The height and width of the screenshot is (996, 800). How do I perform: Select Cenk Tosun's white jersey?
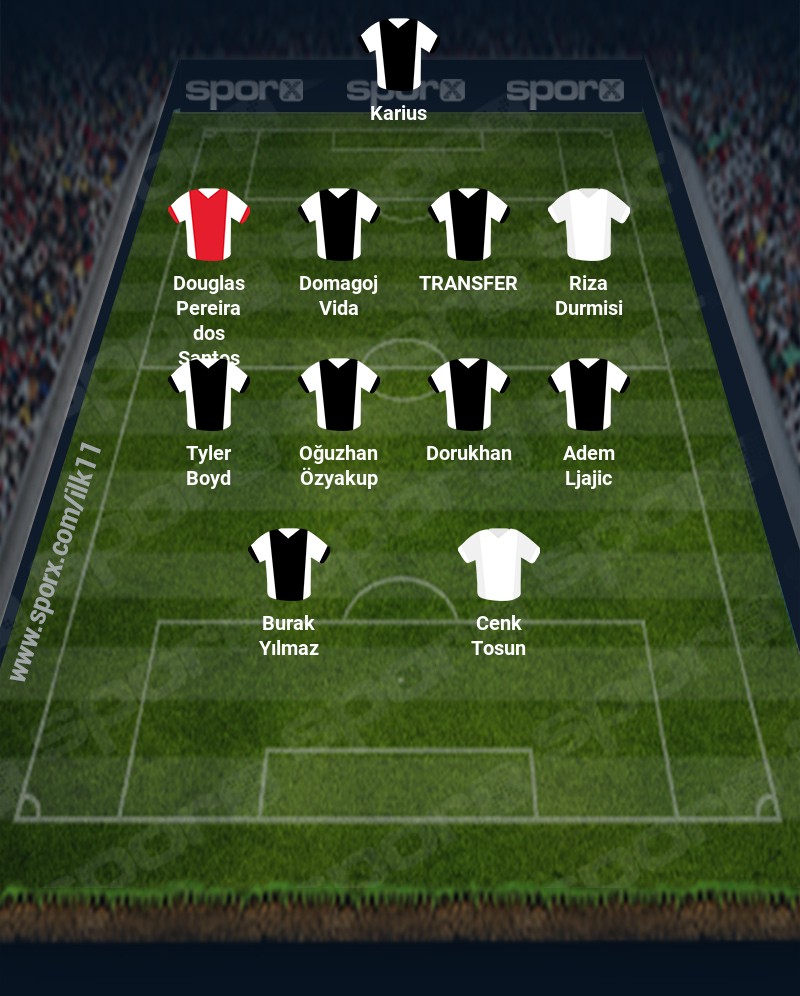pyautogui.click(x=498, y=565)
